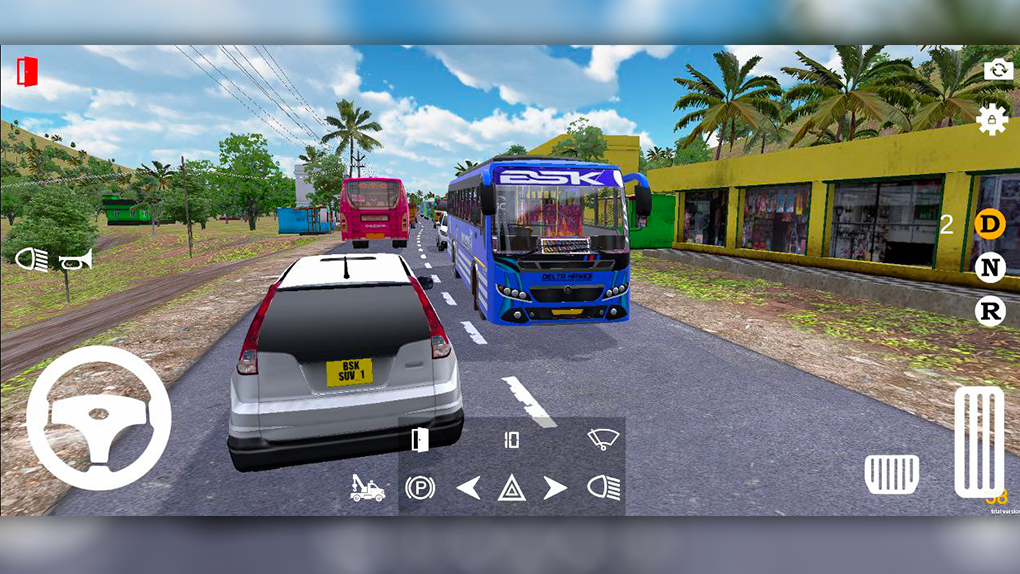1020x574 pixels.
Task: Select Neutral gear (N)
Action: point(989,267)
